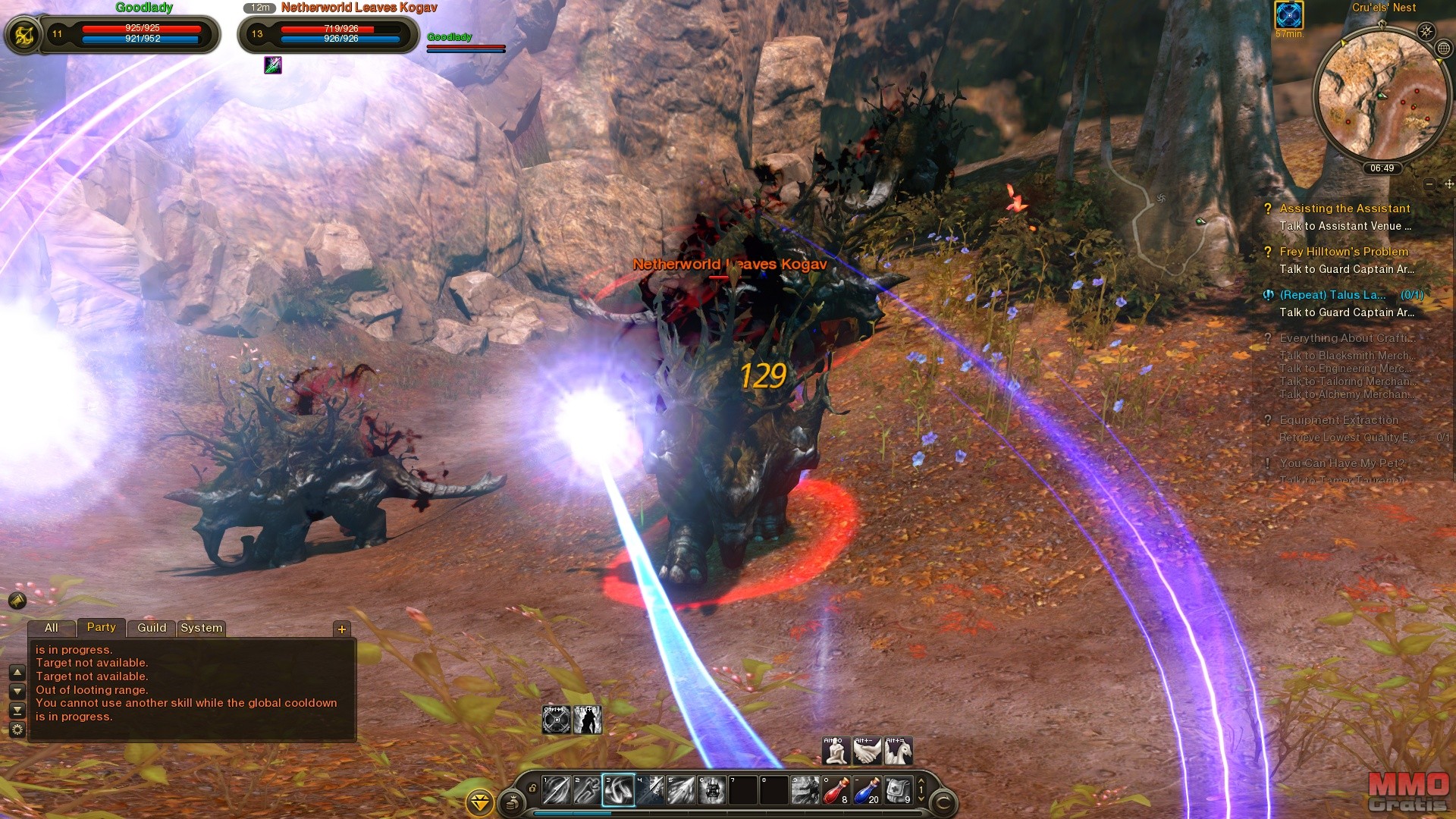Screen dimensions: 1456x819
Task: Click the handshake action icon
Action: click(x=867, y=751)
